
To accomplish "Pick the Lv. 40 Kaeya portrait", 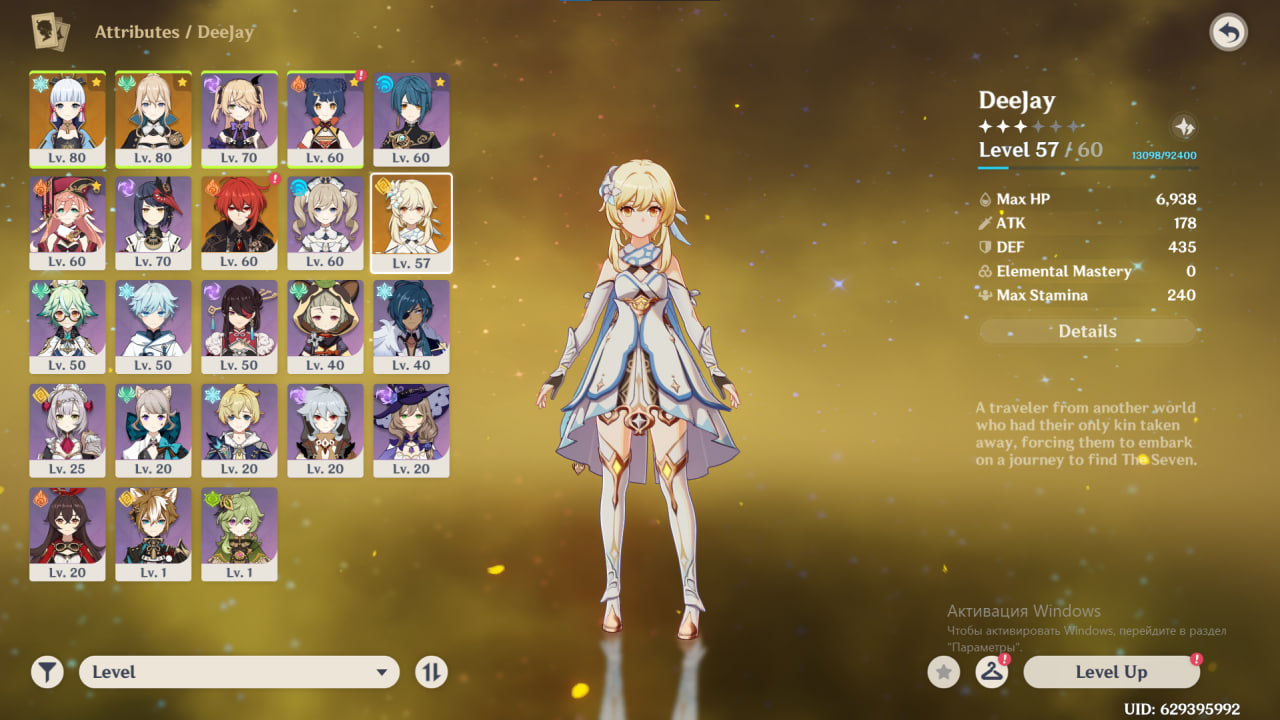I will click(x=411, y=326).
